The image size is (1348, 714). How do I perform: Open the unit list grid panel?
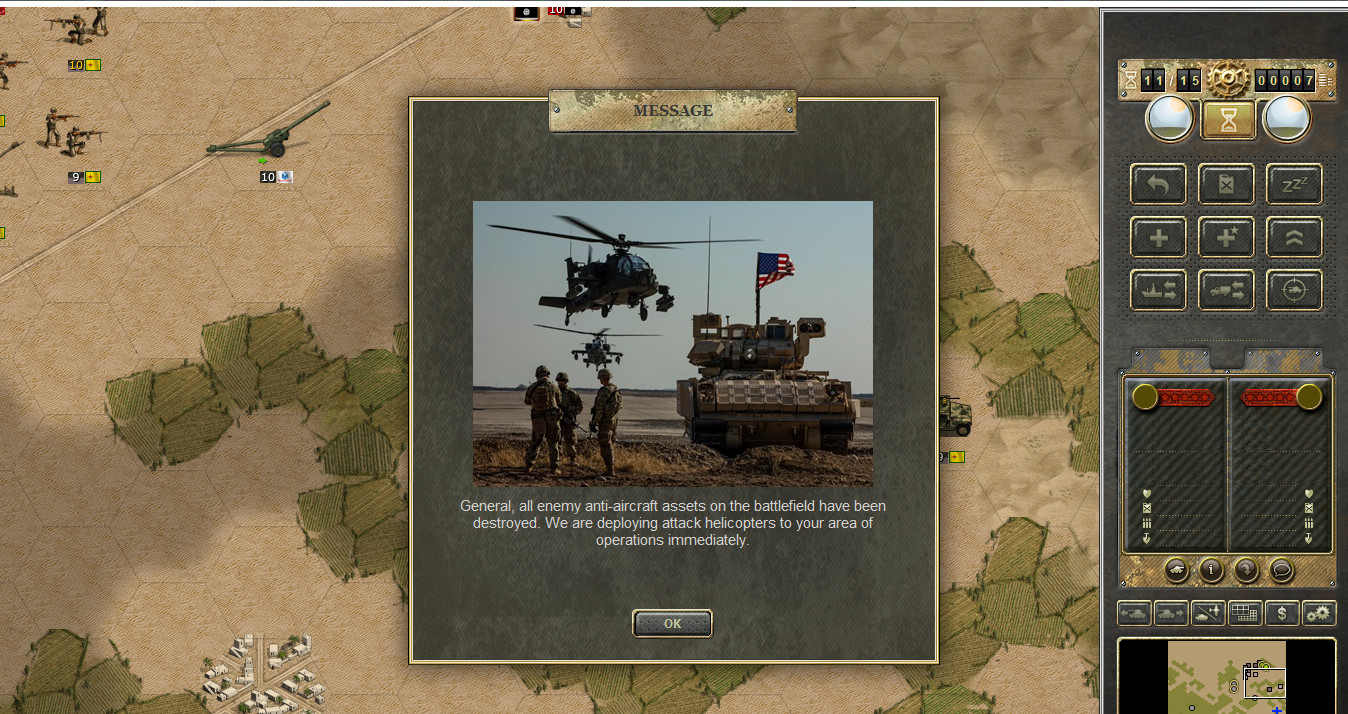pyautogui.click(x=1245, y=613)
